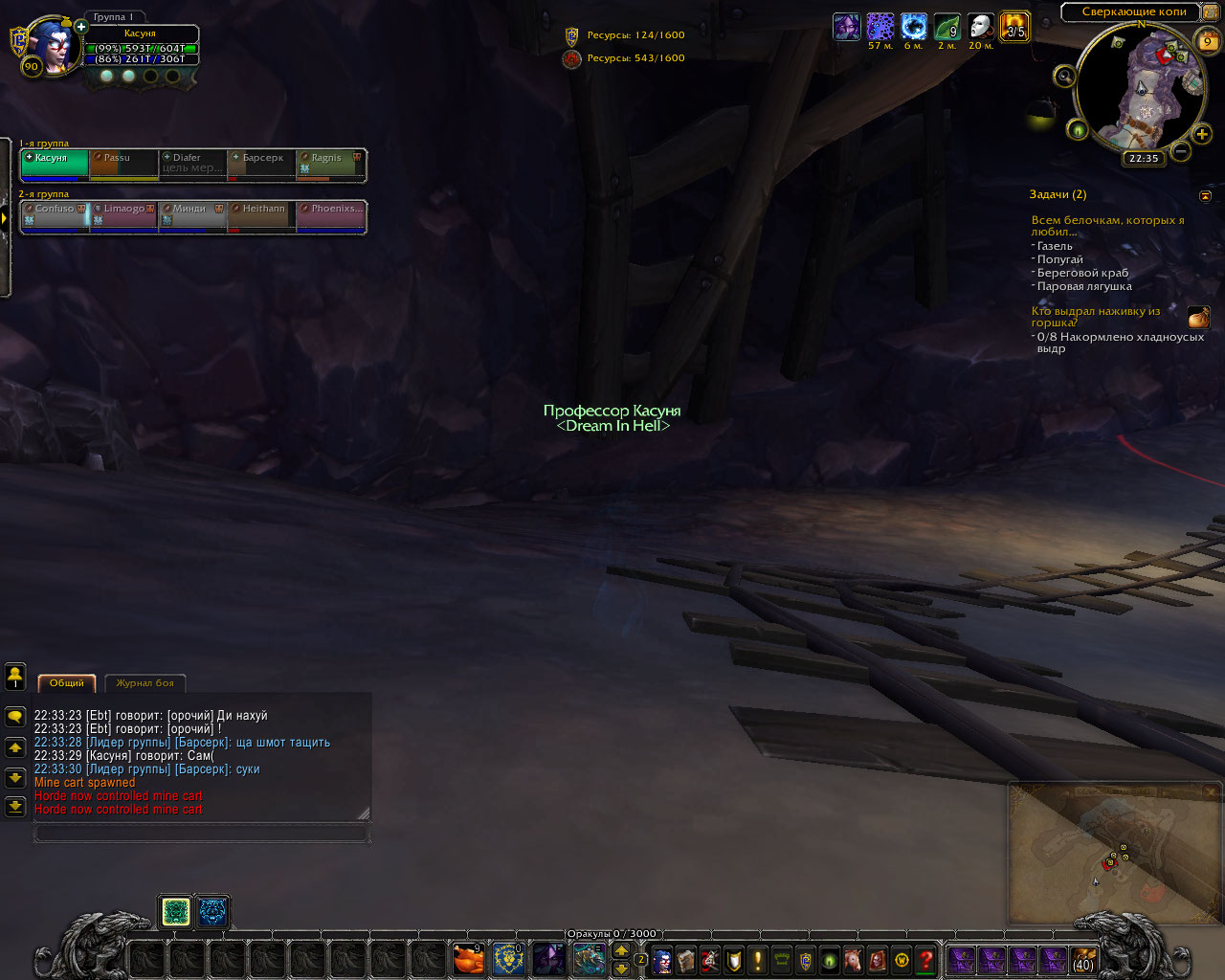
Task: Select the Heithann raid frame
Action: (x=262, y=215)
